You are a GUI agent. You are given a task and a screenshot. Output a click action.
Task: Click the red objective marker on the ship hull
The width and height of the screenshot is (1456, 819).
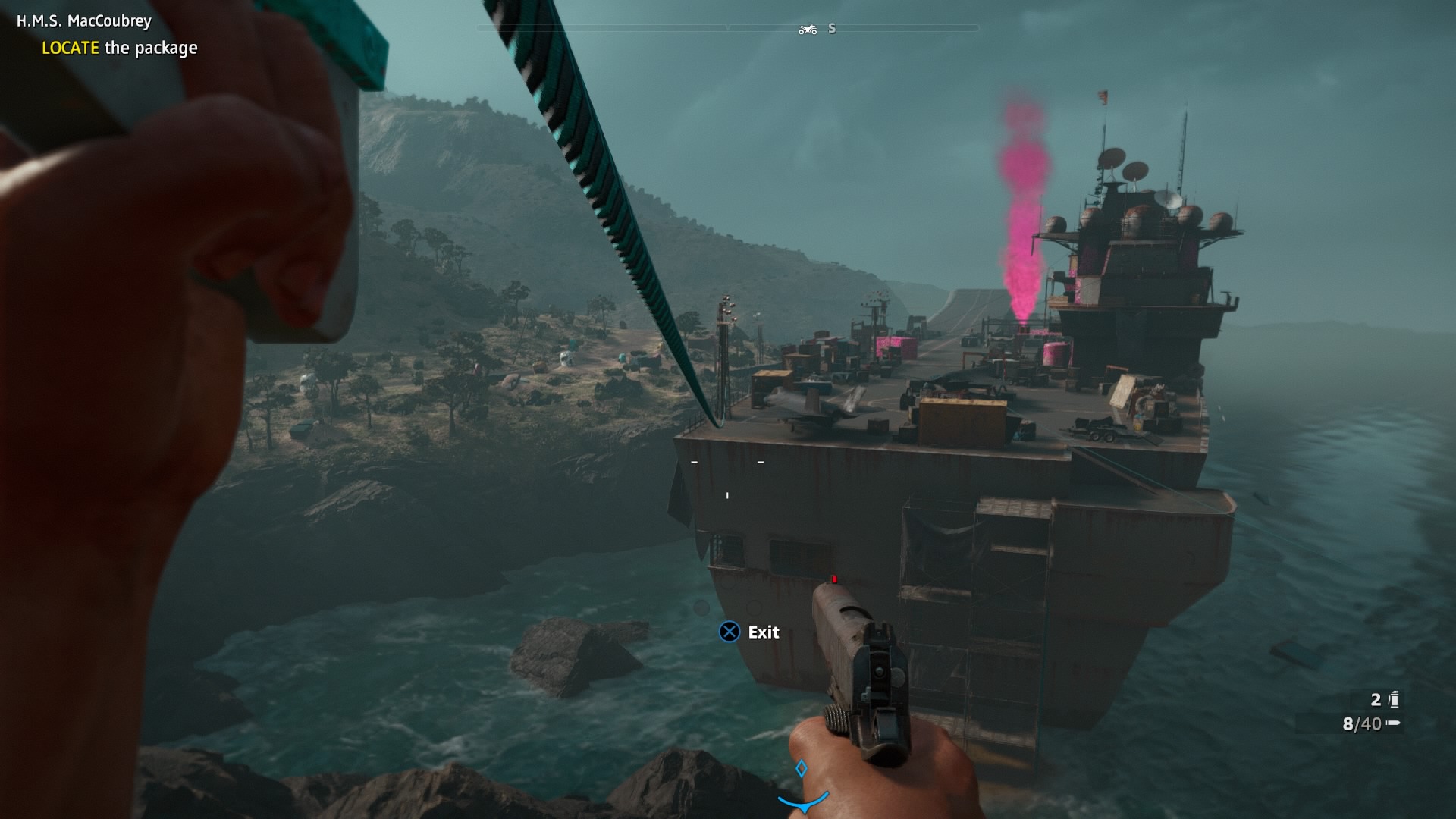click(x=833, y=578)
